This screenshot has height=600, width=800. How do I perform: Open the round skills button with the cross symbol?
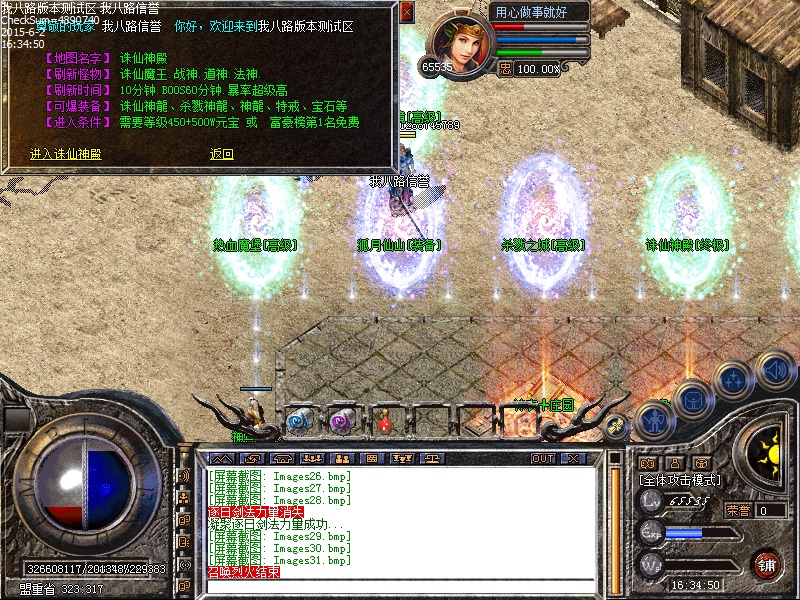734,381
